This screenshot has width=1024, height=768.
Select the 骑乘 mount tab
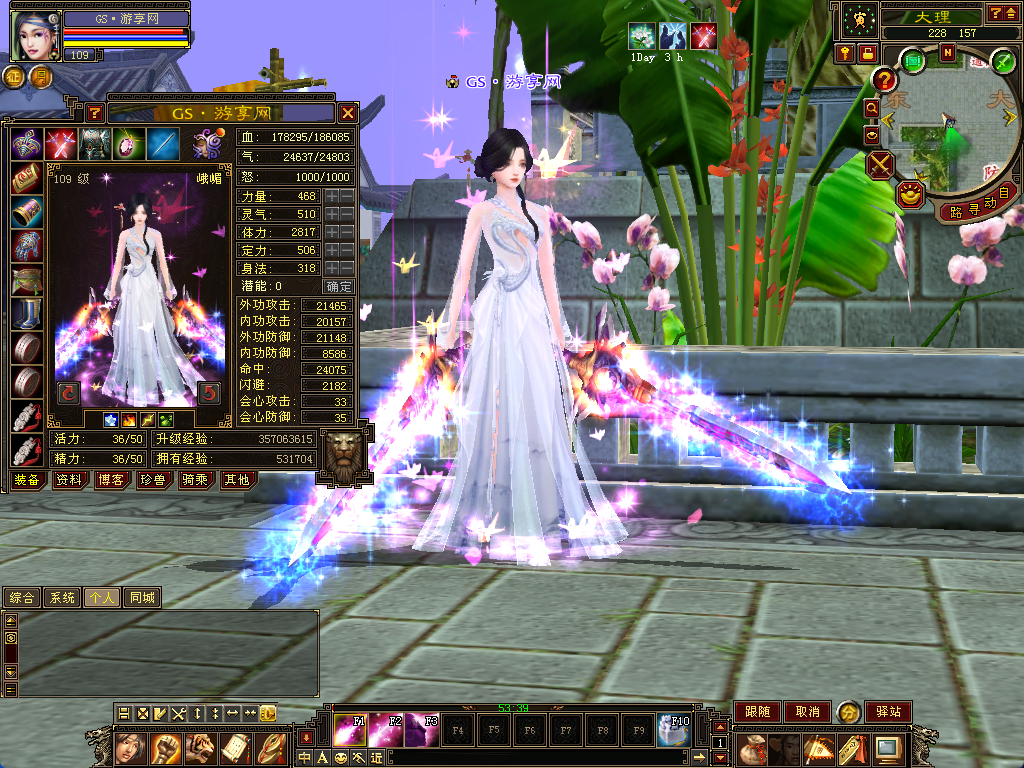coord(194,480)
